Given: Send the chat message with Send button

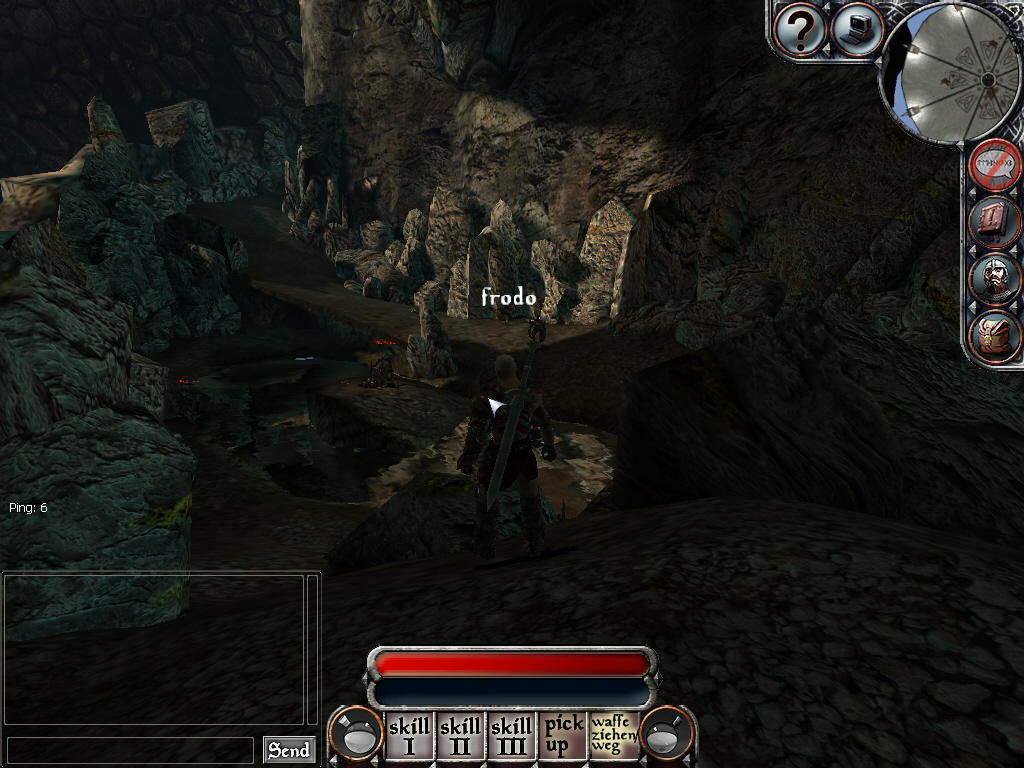Looking at the screenshot, I should pos(289,750).
